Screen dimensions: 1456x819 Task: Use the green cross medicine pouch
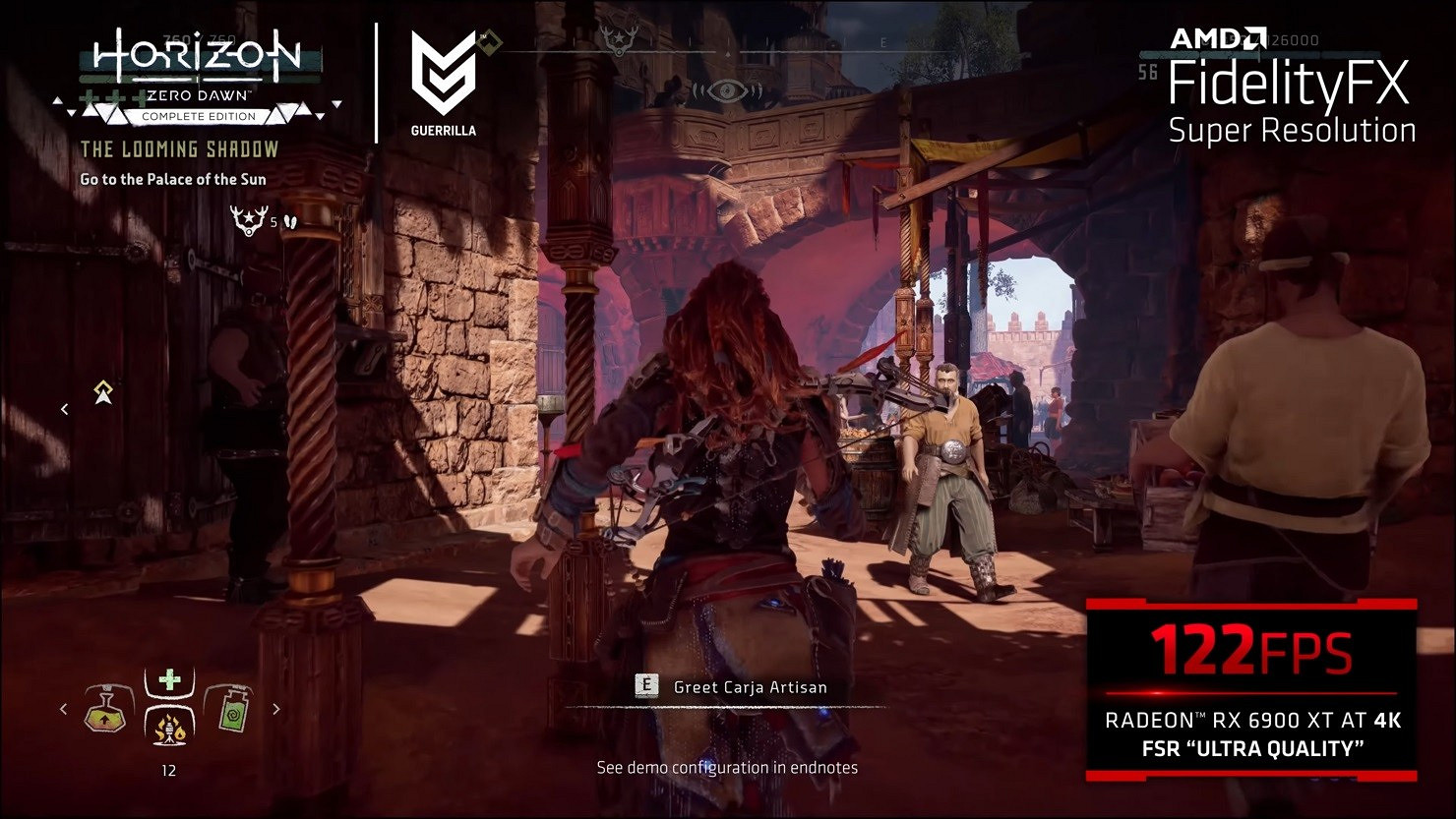[170, 679]
